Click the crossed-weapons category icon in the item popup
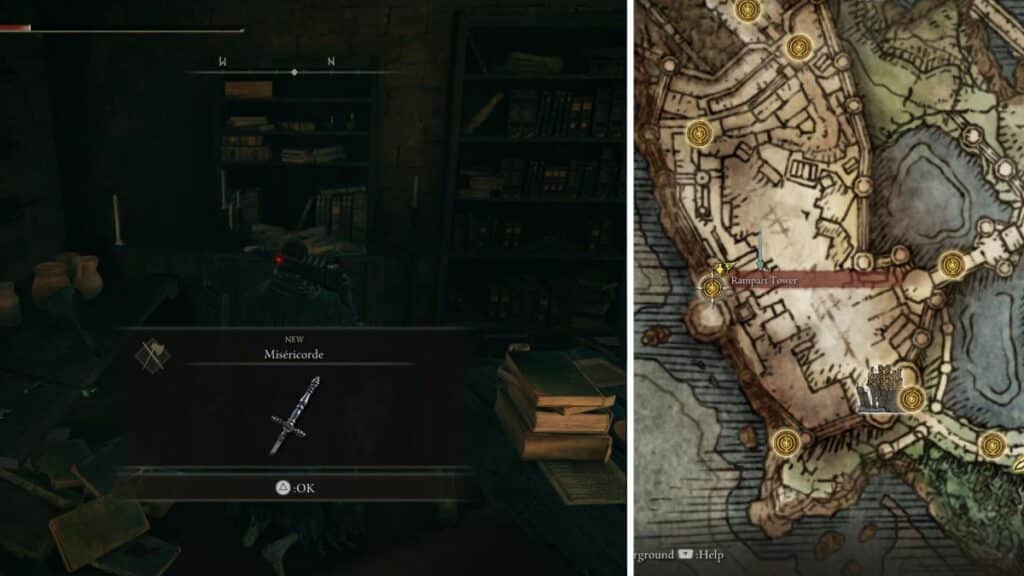This screenshot has width=1024, height=576. click(x=152, y=356)
